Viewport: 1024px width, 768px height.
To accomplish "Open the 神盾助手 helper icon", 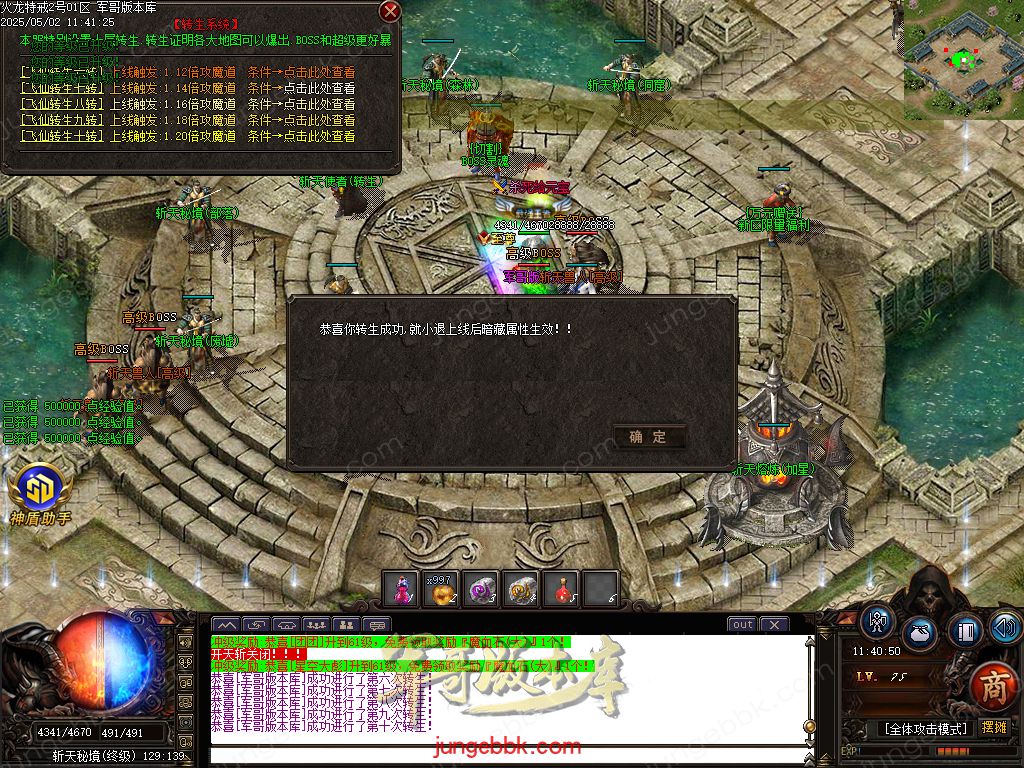I will 40,489.
